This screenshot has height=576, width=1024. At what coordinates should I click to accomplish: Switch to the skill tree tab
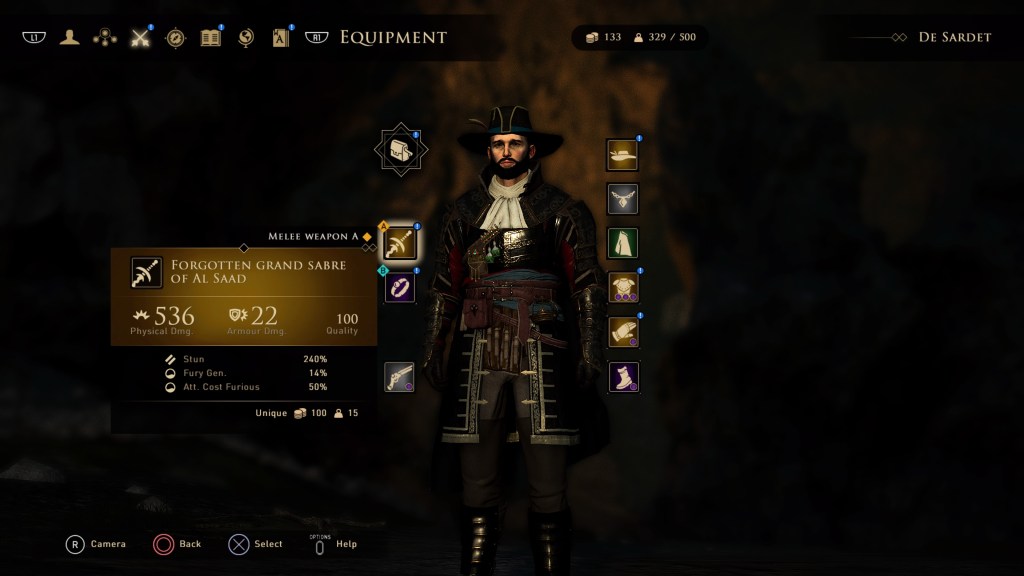(104, 38)
